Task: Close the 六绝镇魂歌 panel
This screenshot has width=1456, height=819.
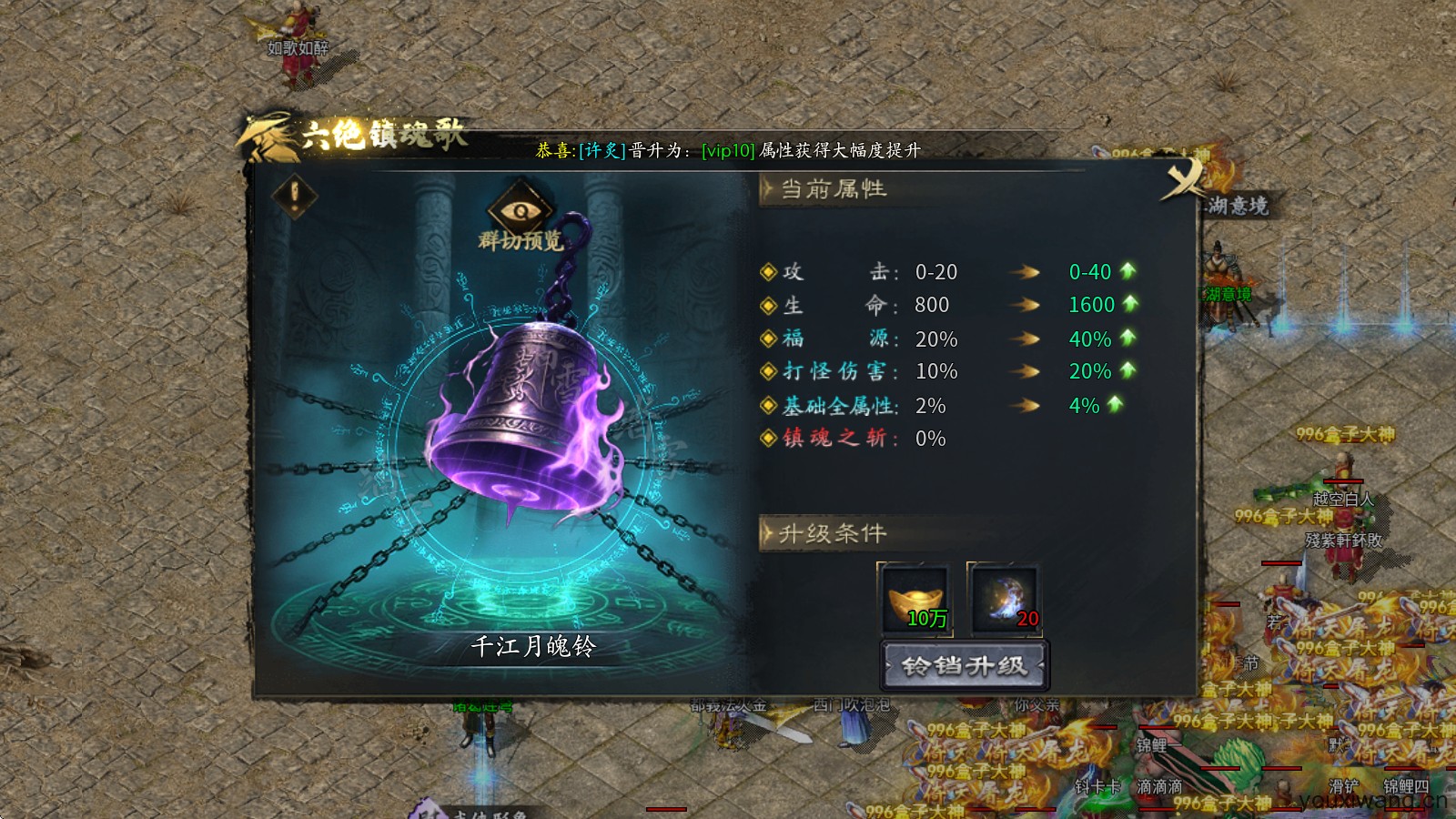Action: click(x=1183, y=179)
